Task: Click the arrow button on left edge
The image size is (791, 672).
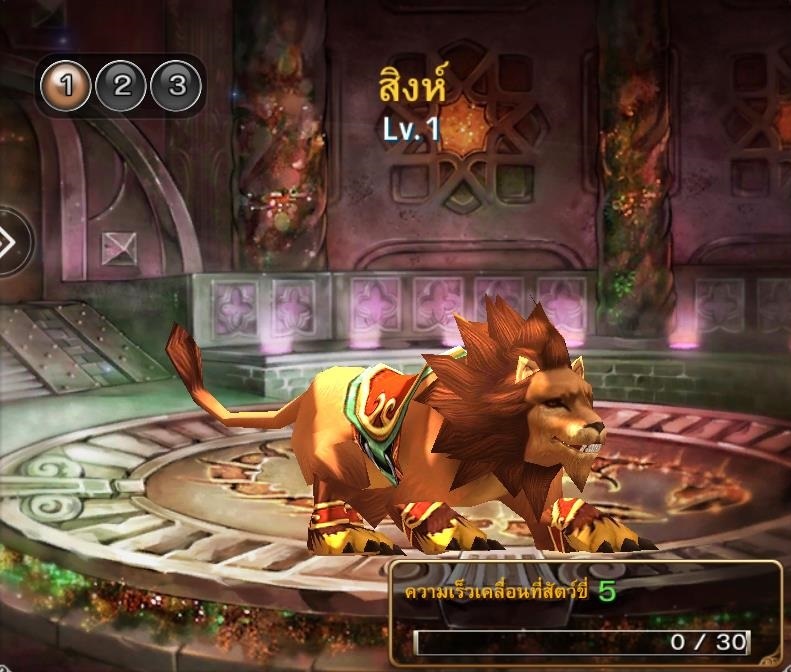Action: (10, 243)
